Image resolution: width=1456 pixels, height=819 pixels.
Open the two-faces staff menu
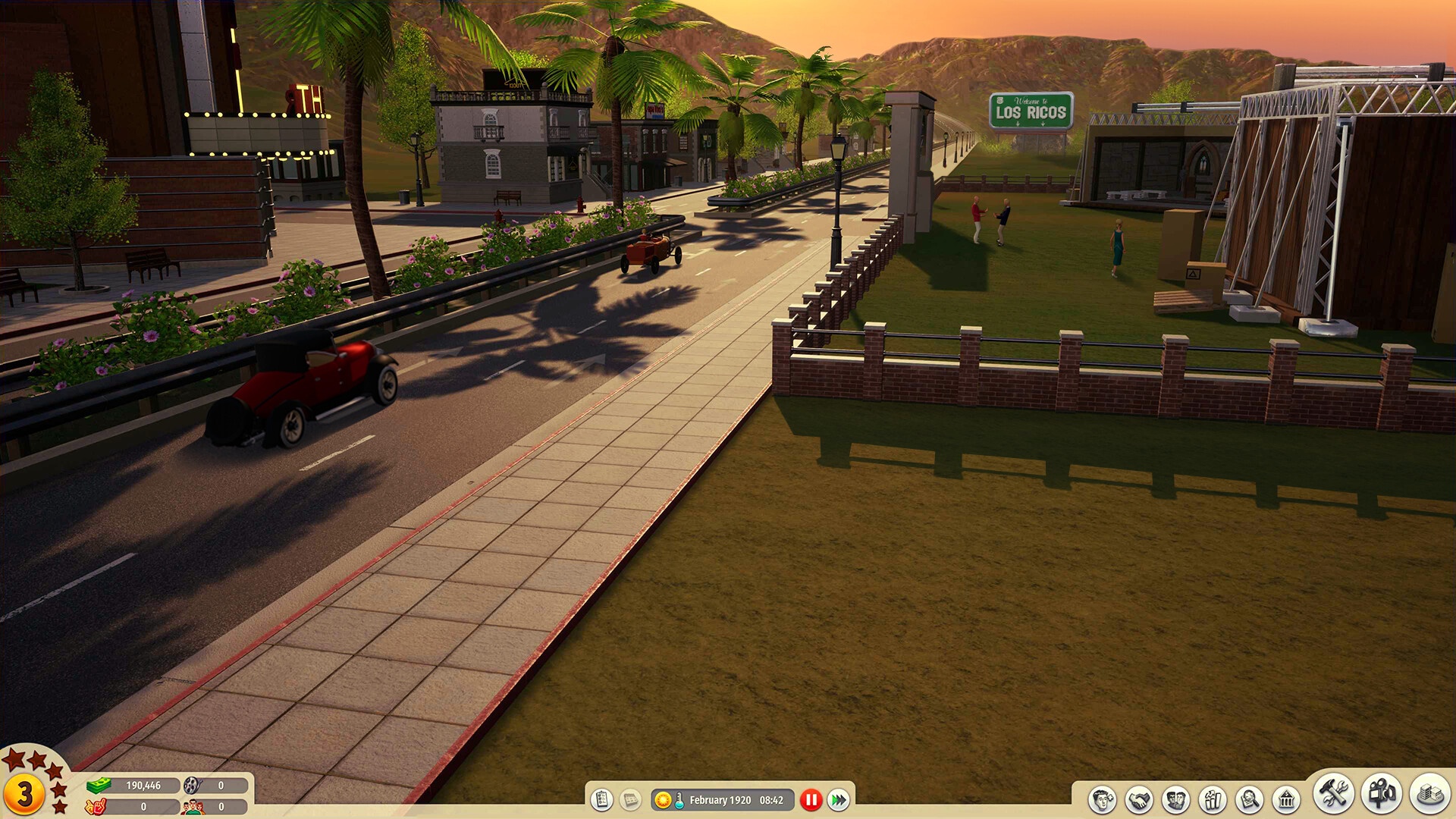[x=1175, y=800]
